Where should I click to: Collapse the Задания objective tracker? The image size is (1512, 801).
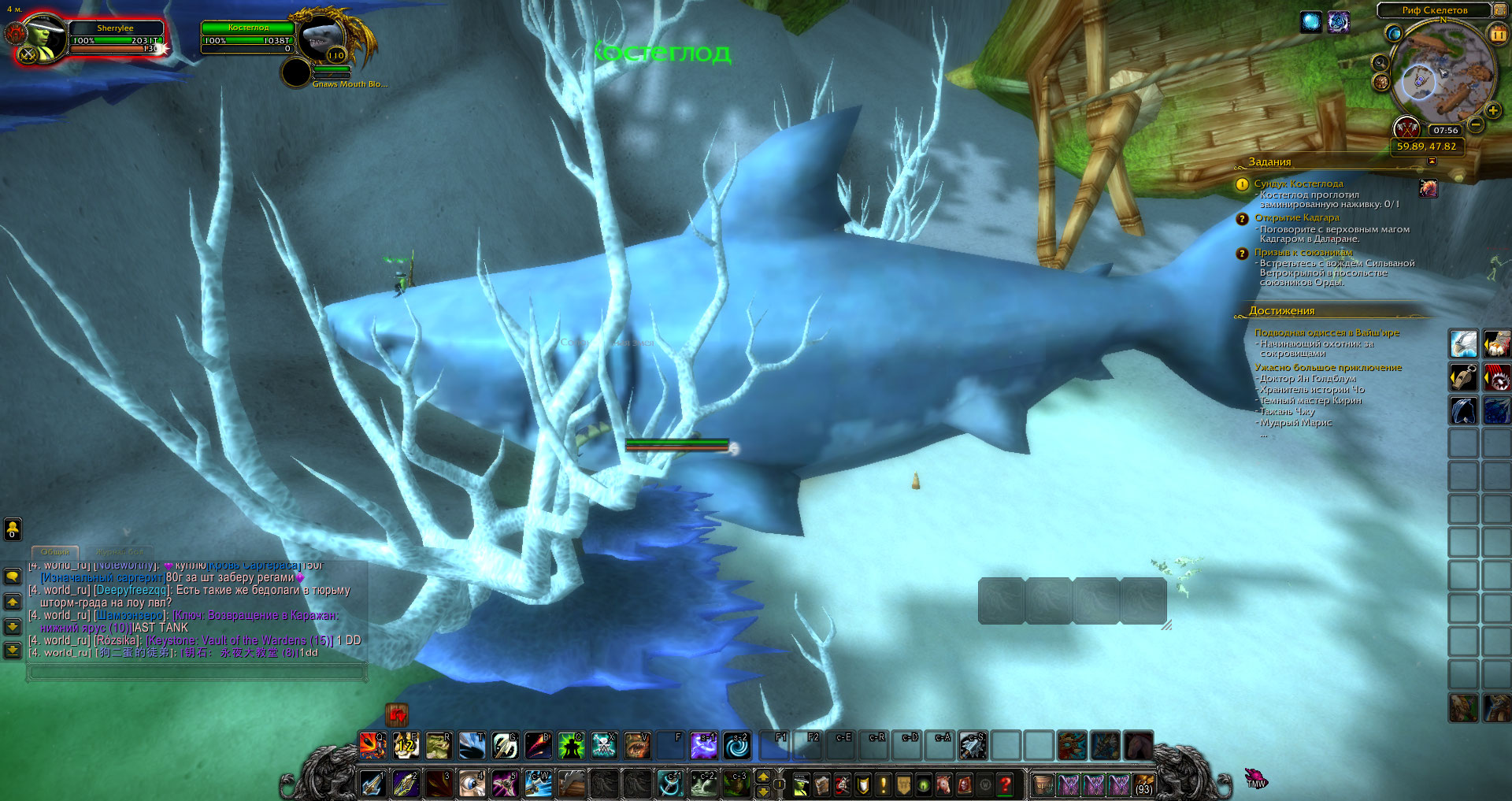click(1432, 161)
